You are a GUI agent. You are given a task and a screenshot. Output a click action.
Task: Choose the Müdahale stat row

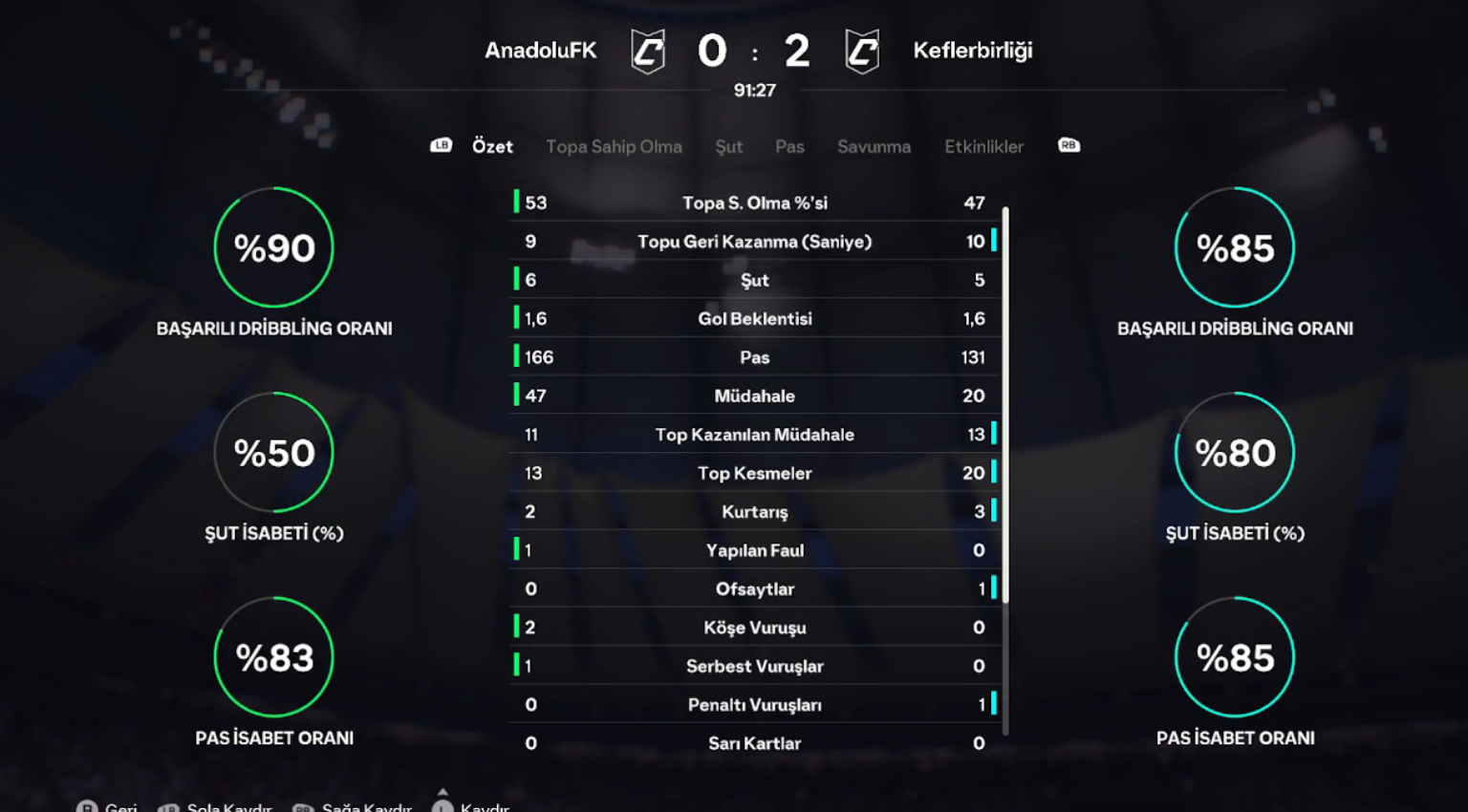(754, 395)
